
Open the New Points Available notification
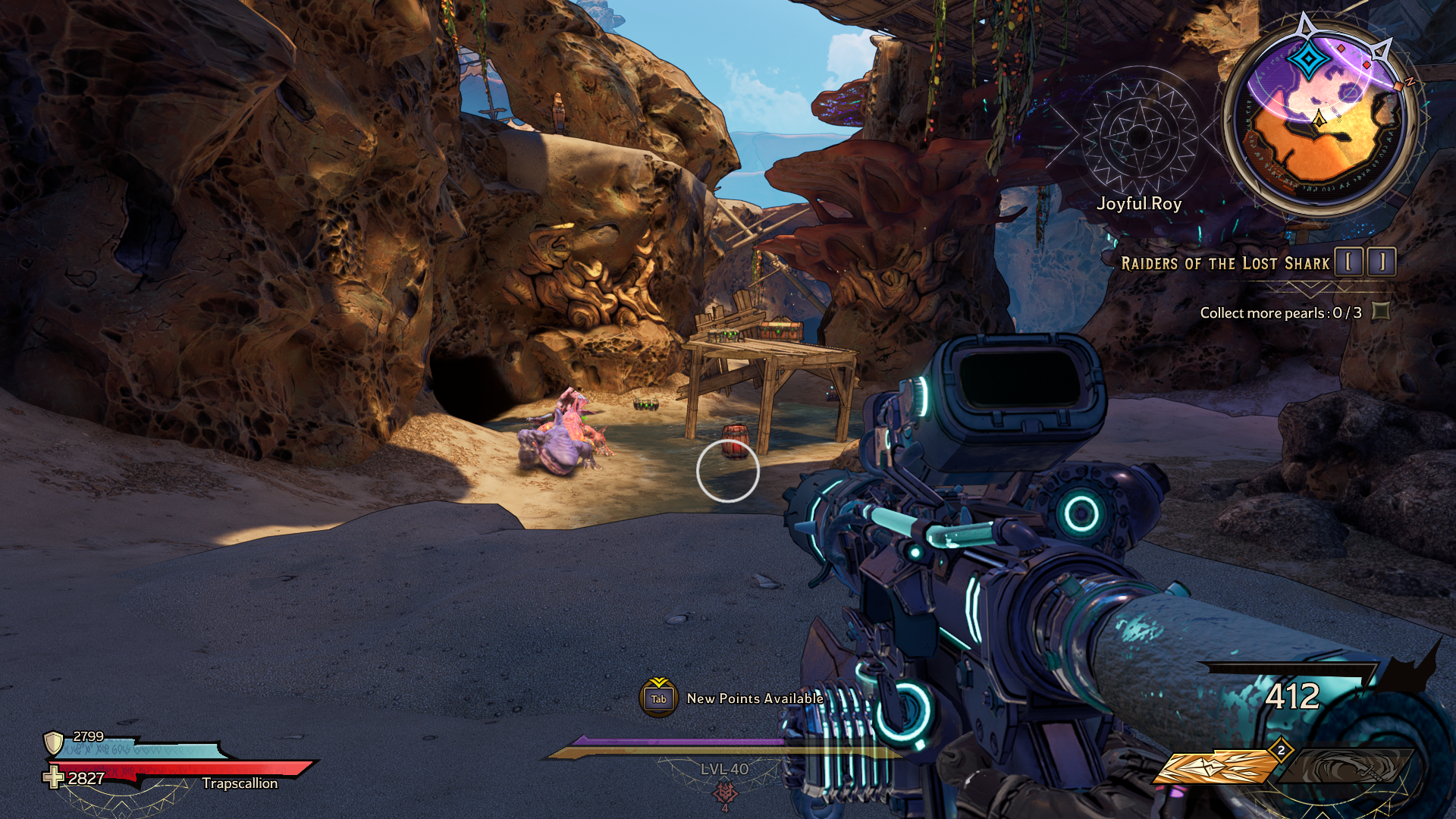tap(658, 698)
